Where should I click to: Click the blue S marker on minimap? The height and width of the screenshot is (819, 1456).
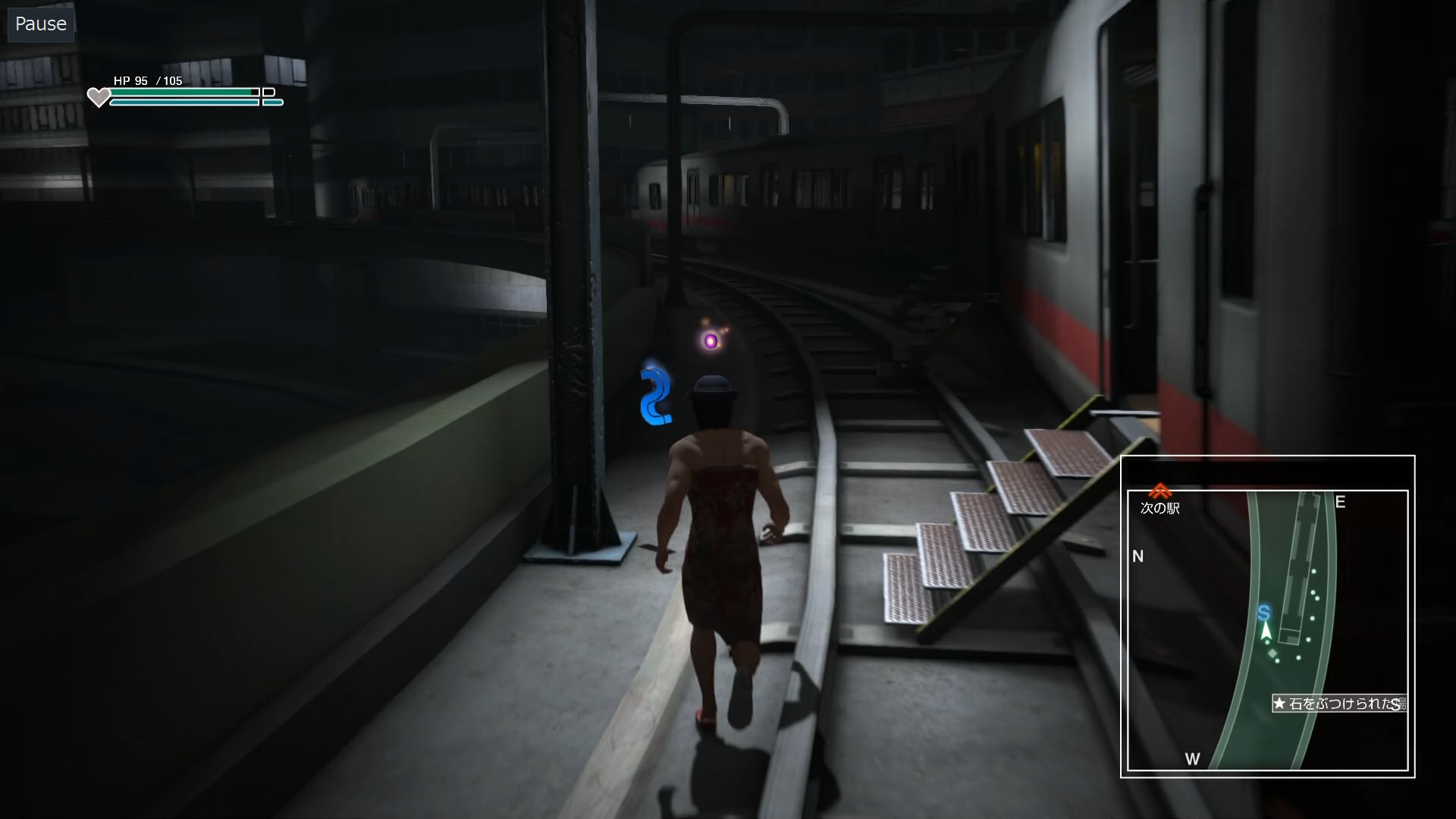coord(1263,613)
